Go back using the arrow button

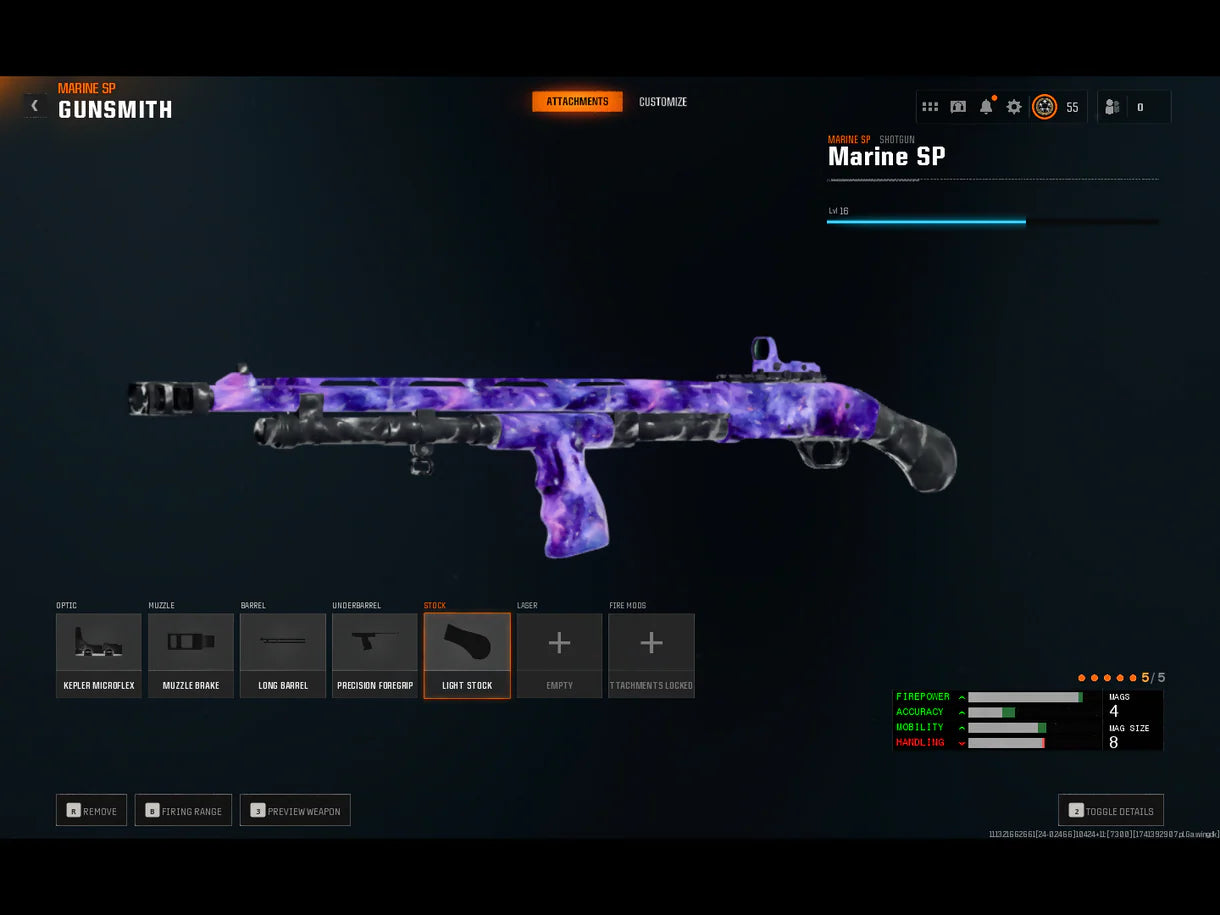click(34, 105)
